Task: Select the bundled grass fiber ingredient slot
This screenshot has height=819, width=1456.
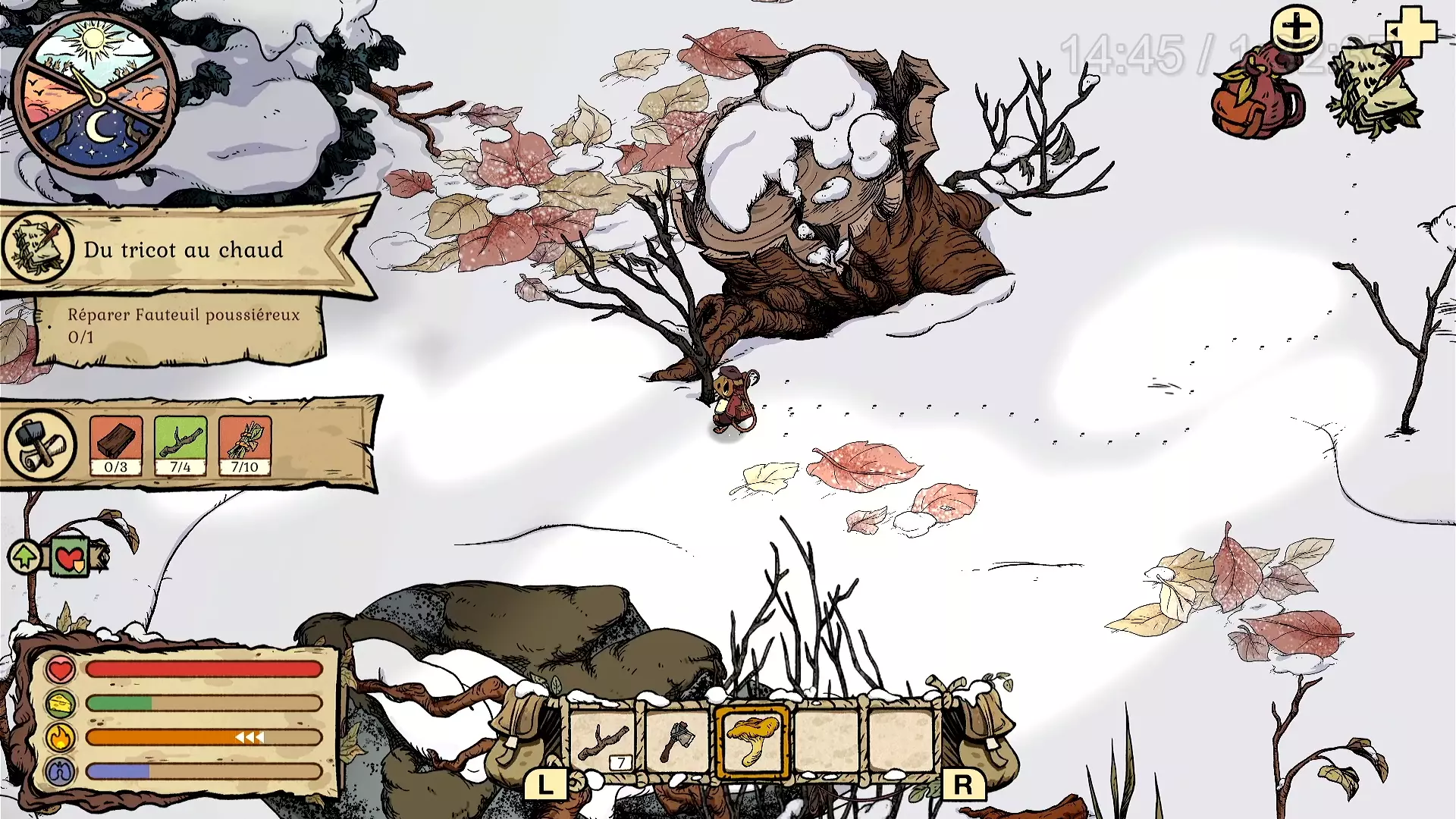Action: [245, 445]
